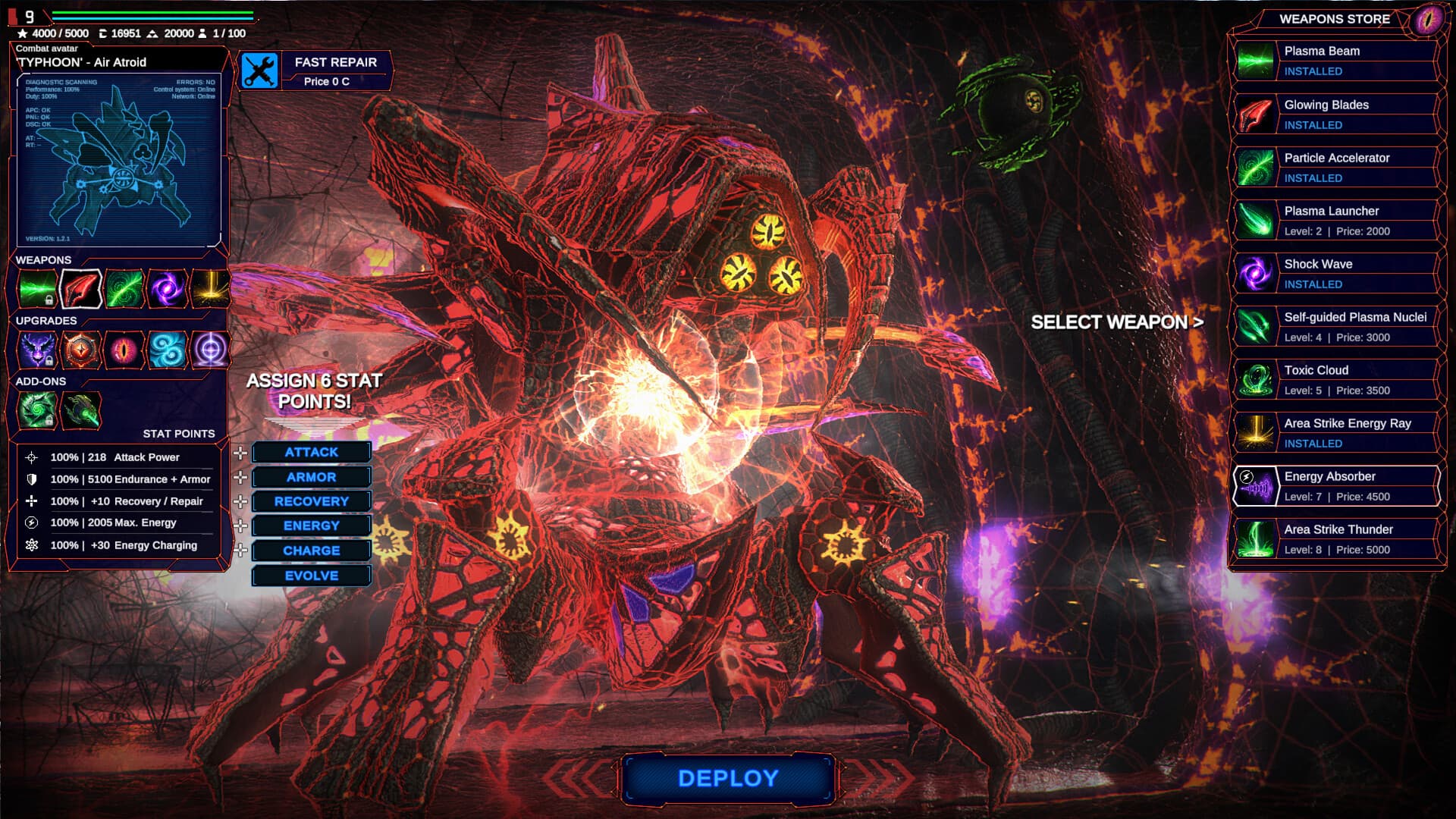Click the EVOLVE stat button
Screen dimensions: 1456x819
[311, 575]
